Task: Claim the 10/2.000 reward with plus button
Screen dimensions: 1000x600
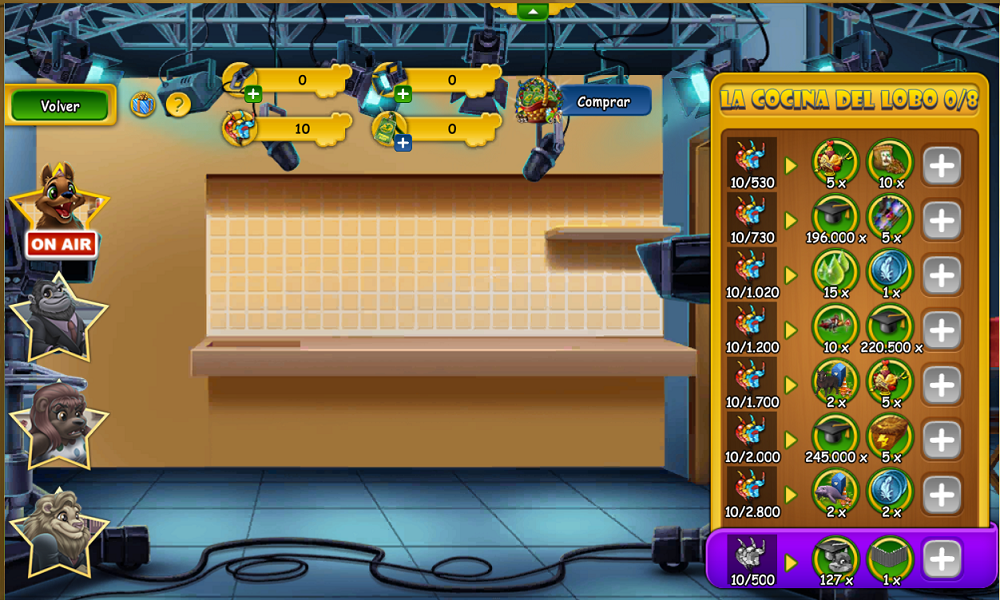Action: tap(941, 440)
